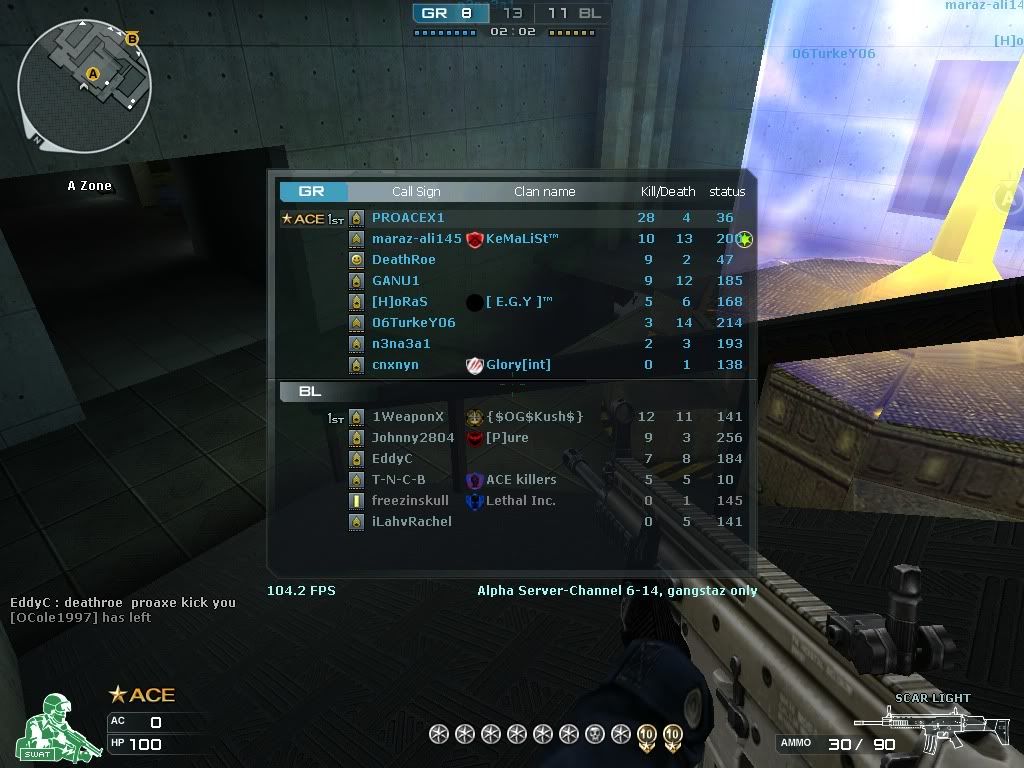
Task: Select the T-N-C-B player row
Action: tap(398, 480)
